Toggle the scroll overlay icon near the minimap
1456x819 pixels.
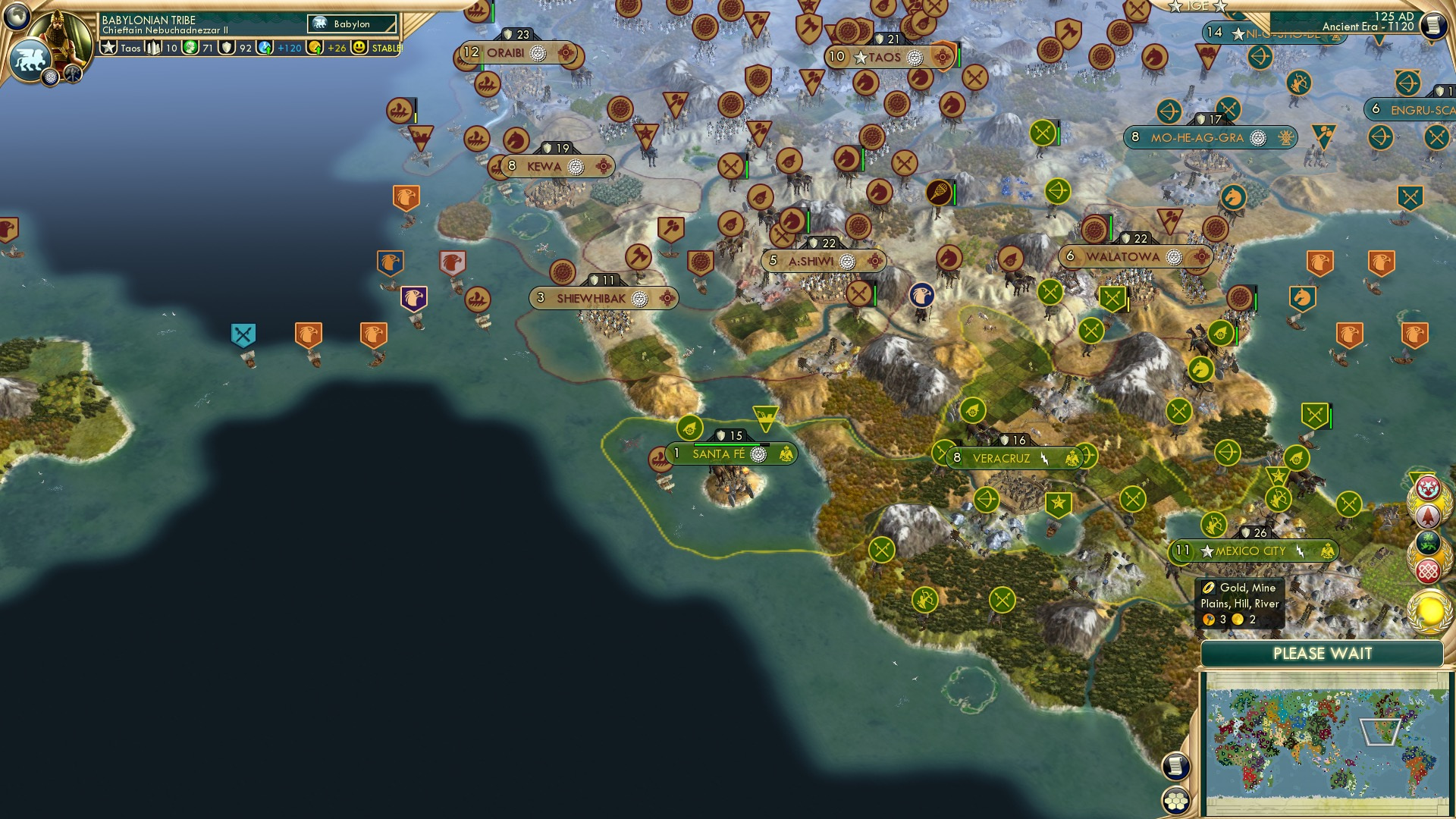click(x=1175, y=767)
